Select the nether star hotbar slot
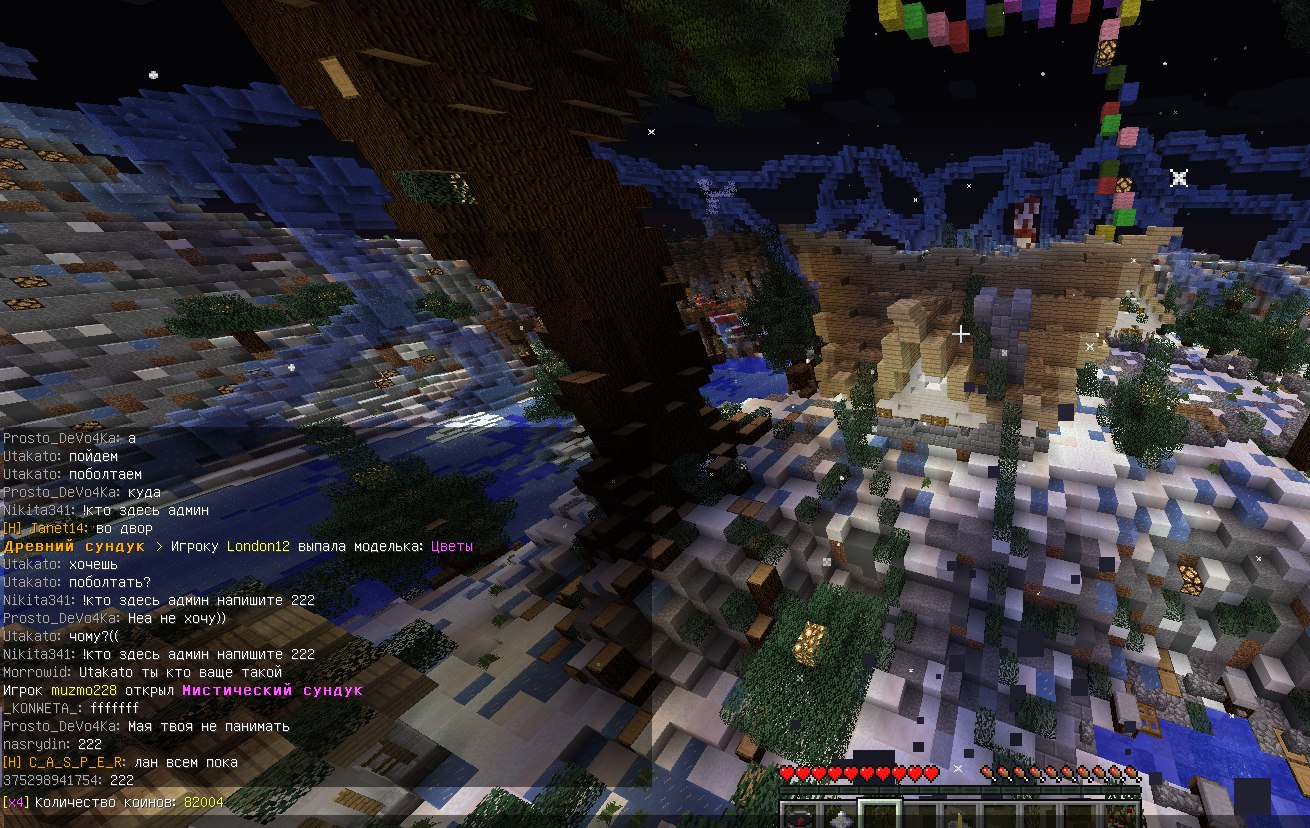This screenshot has height=828, width=1310. (x=840, y=816)
